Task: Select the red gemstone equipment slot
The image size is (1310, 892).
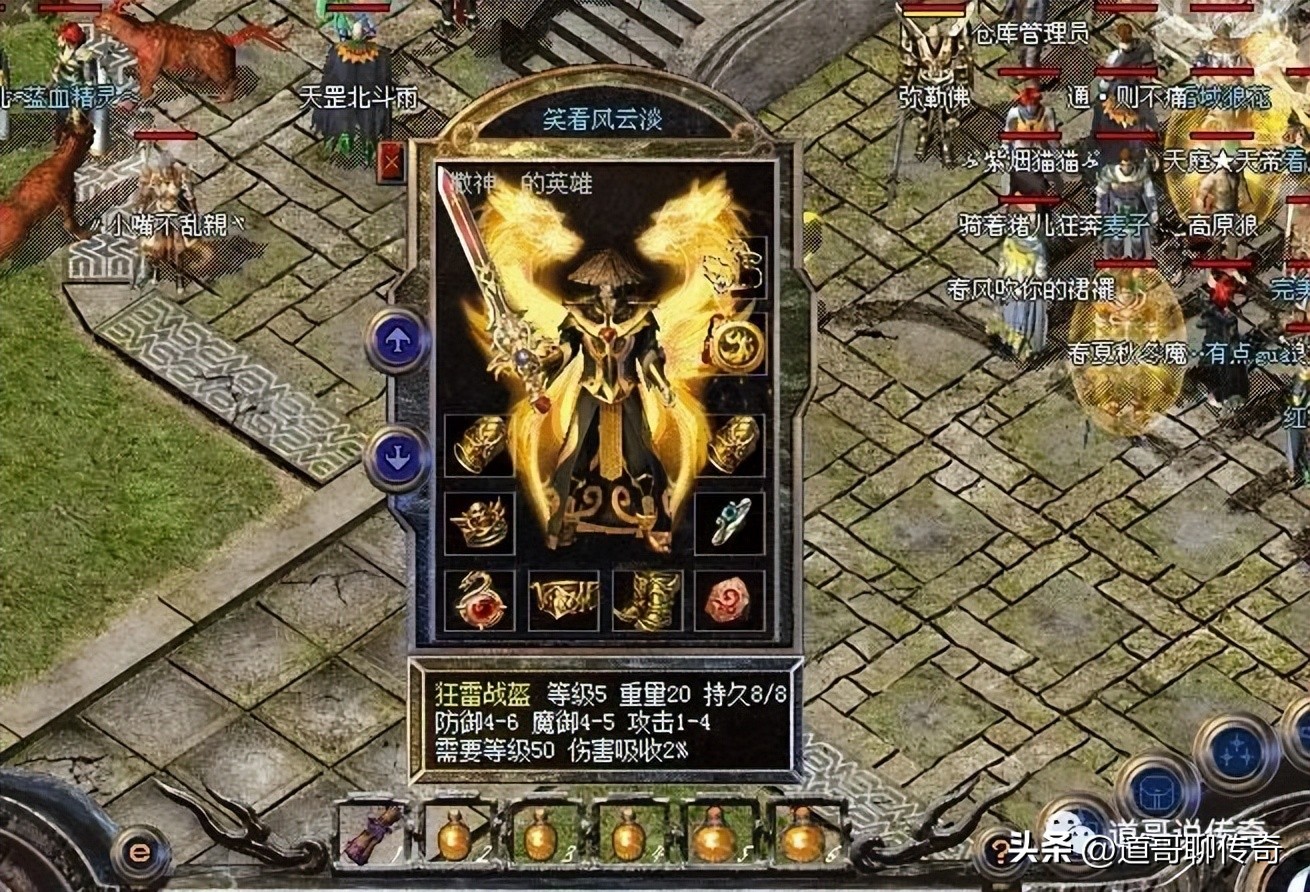Action: pos(730,601)
